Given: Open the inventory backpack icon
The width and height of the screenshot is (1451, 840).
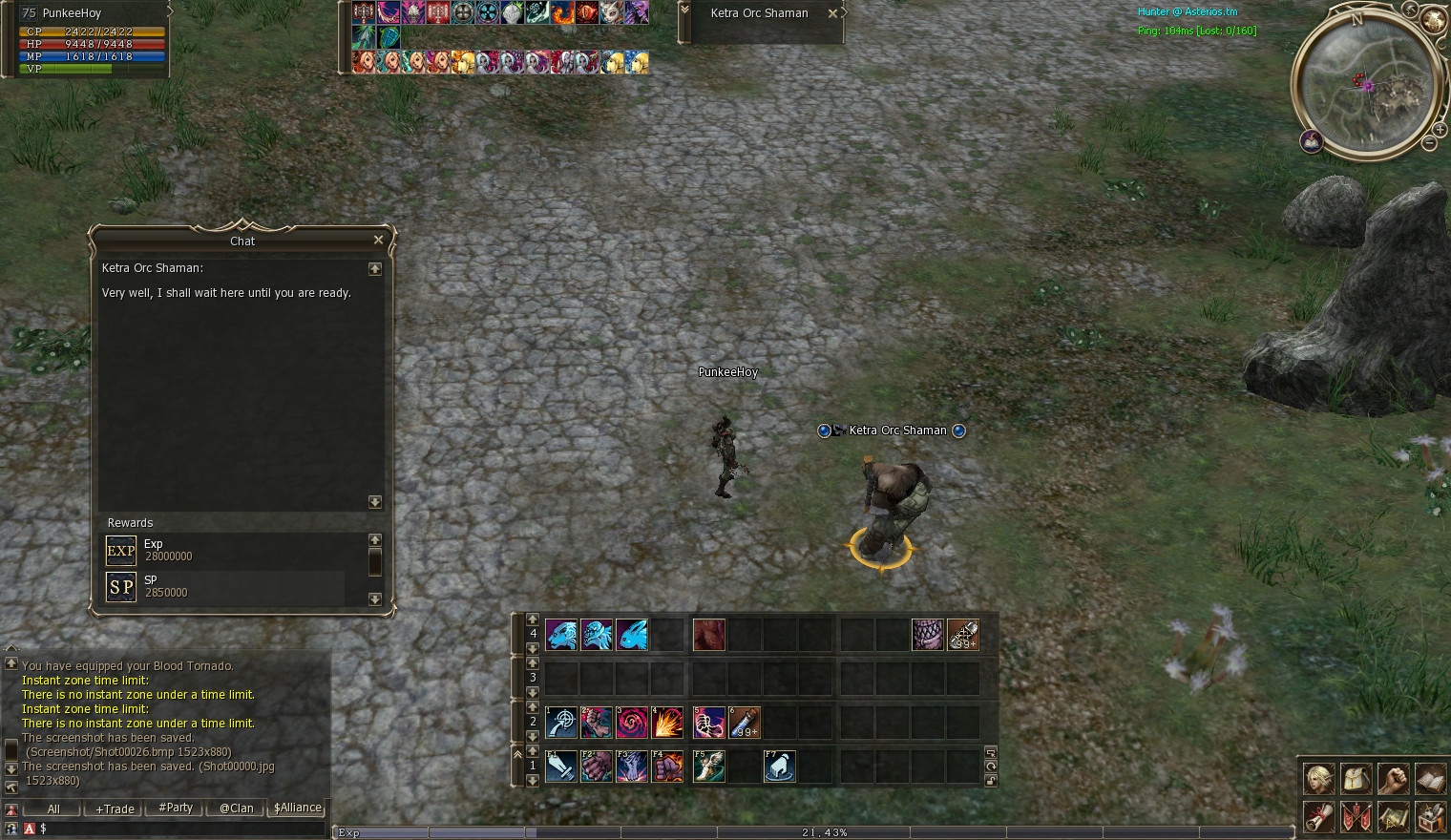Looking at the screenshot, I should pyautogui.click(x=1356, y=779).
